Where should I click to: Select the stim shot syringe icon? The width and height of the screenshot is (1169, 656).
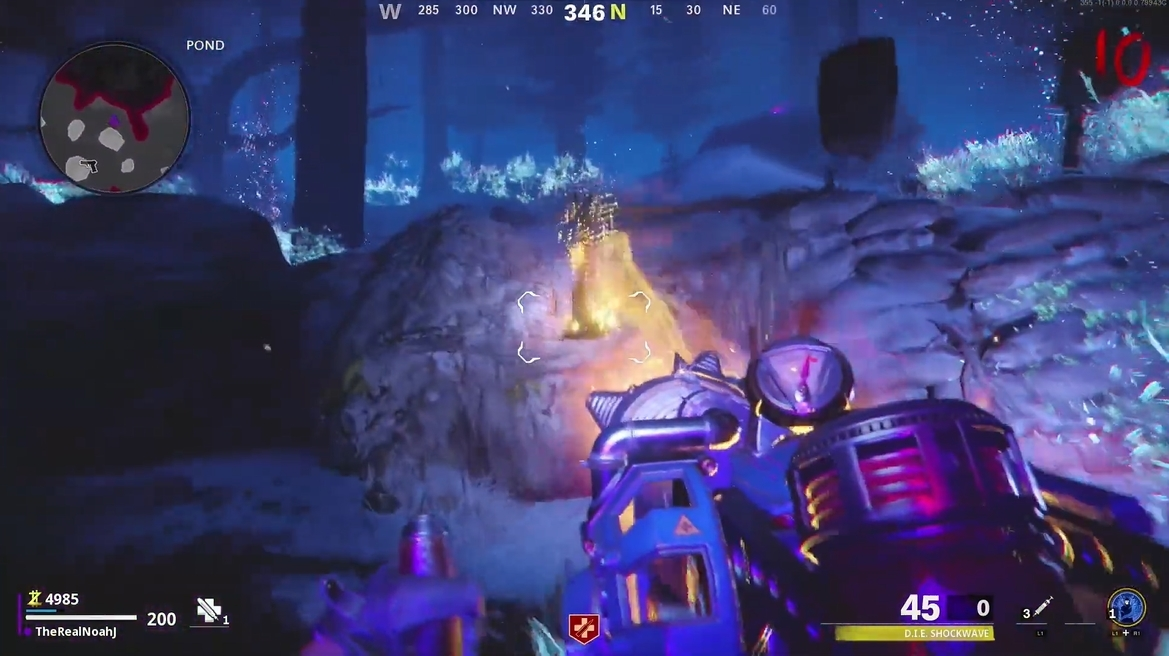point(1044,606)
